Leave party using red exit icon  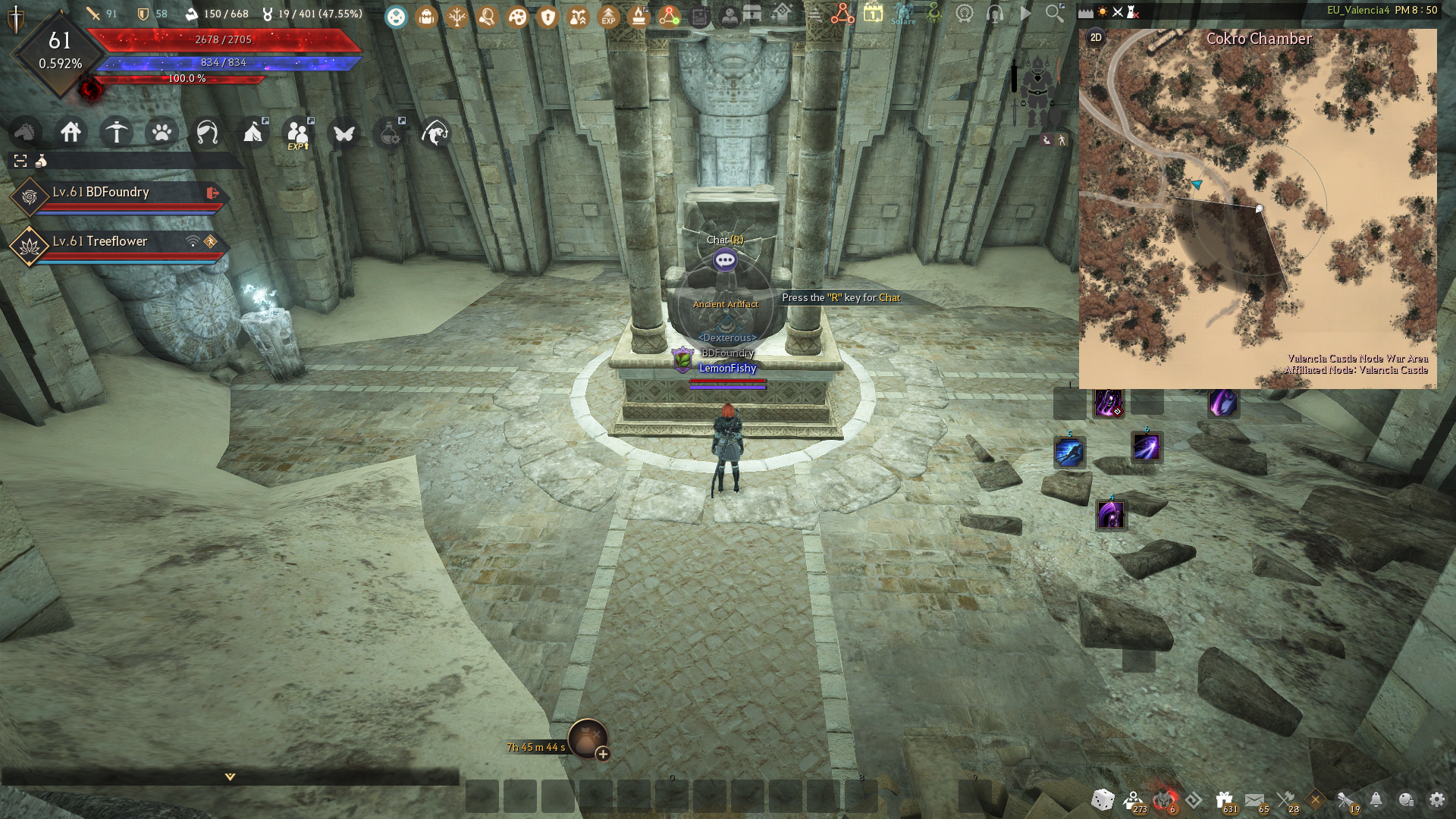point(213,193)
